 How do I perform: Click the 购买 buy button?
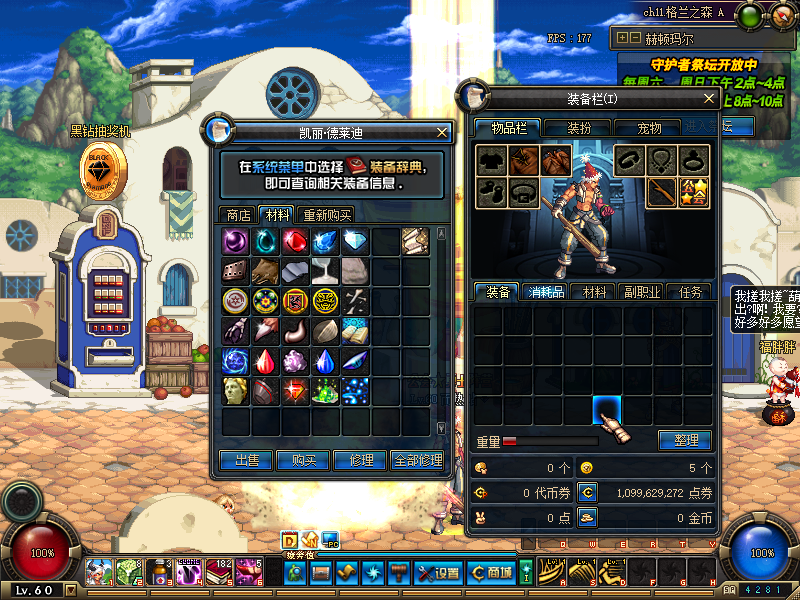[x=303, y=460]
